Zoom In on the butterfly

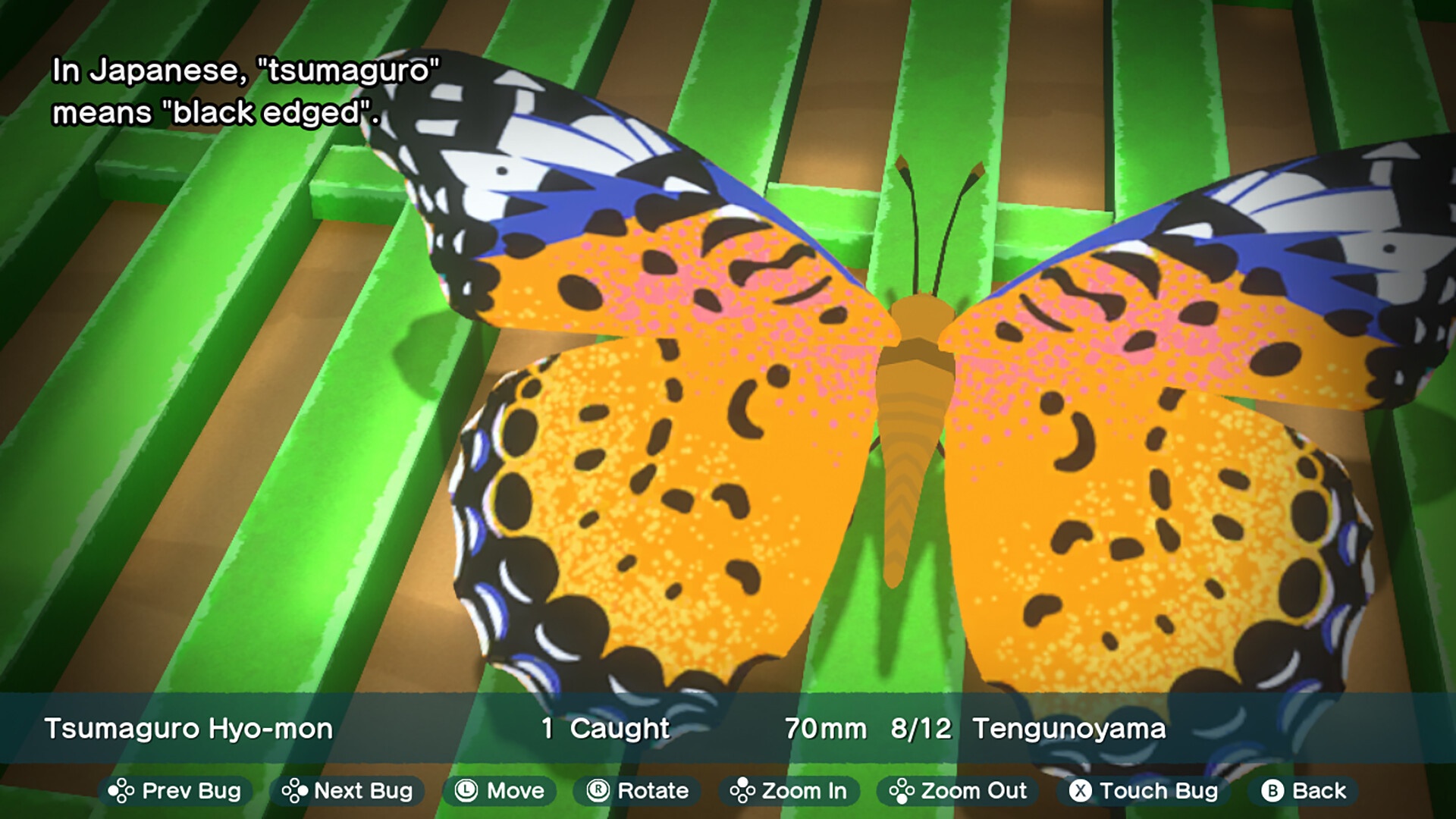(x=789, y=791)
